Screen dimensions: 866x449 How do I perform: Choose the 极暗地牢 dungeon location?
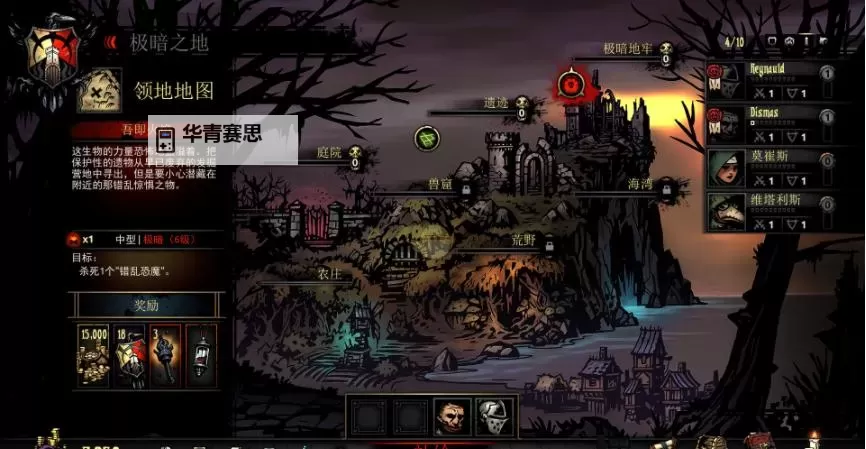point(628,48)
